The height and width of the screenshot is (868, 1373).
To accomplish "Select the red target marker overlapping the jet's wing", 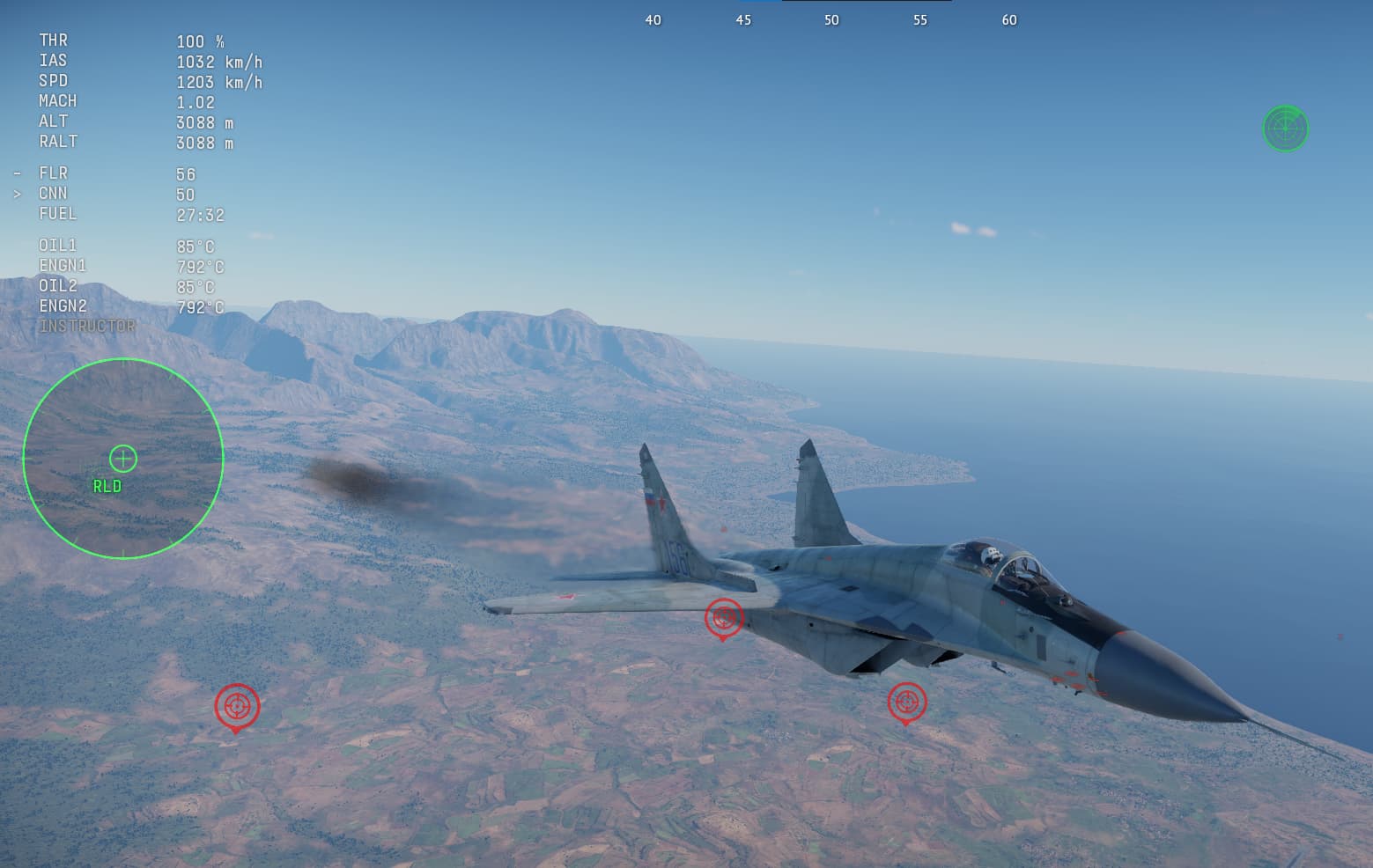I will click(x=724, y=619).
